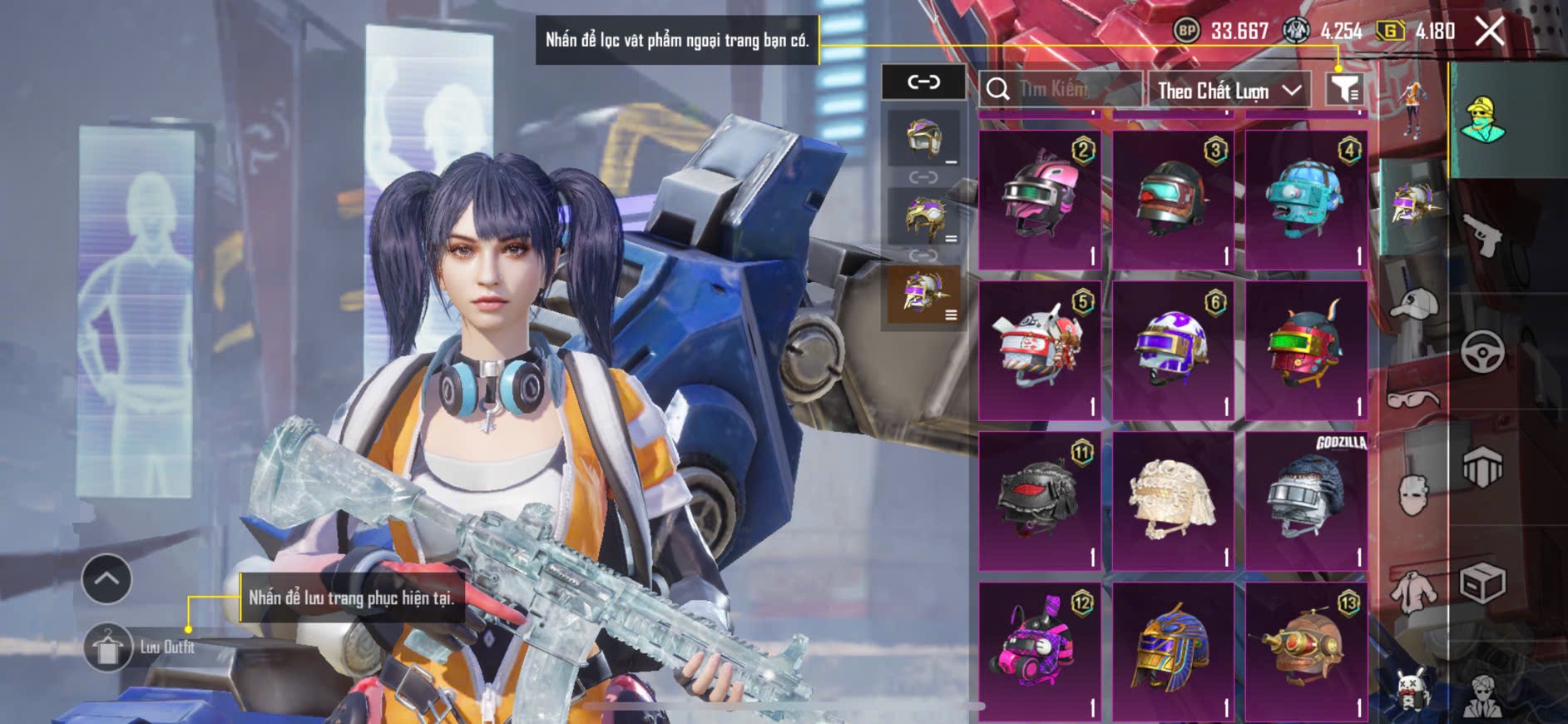
Task: Open the Theo Chất Lượng sort dropdown
Action: point(1228,90)
